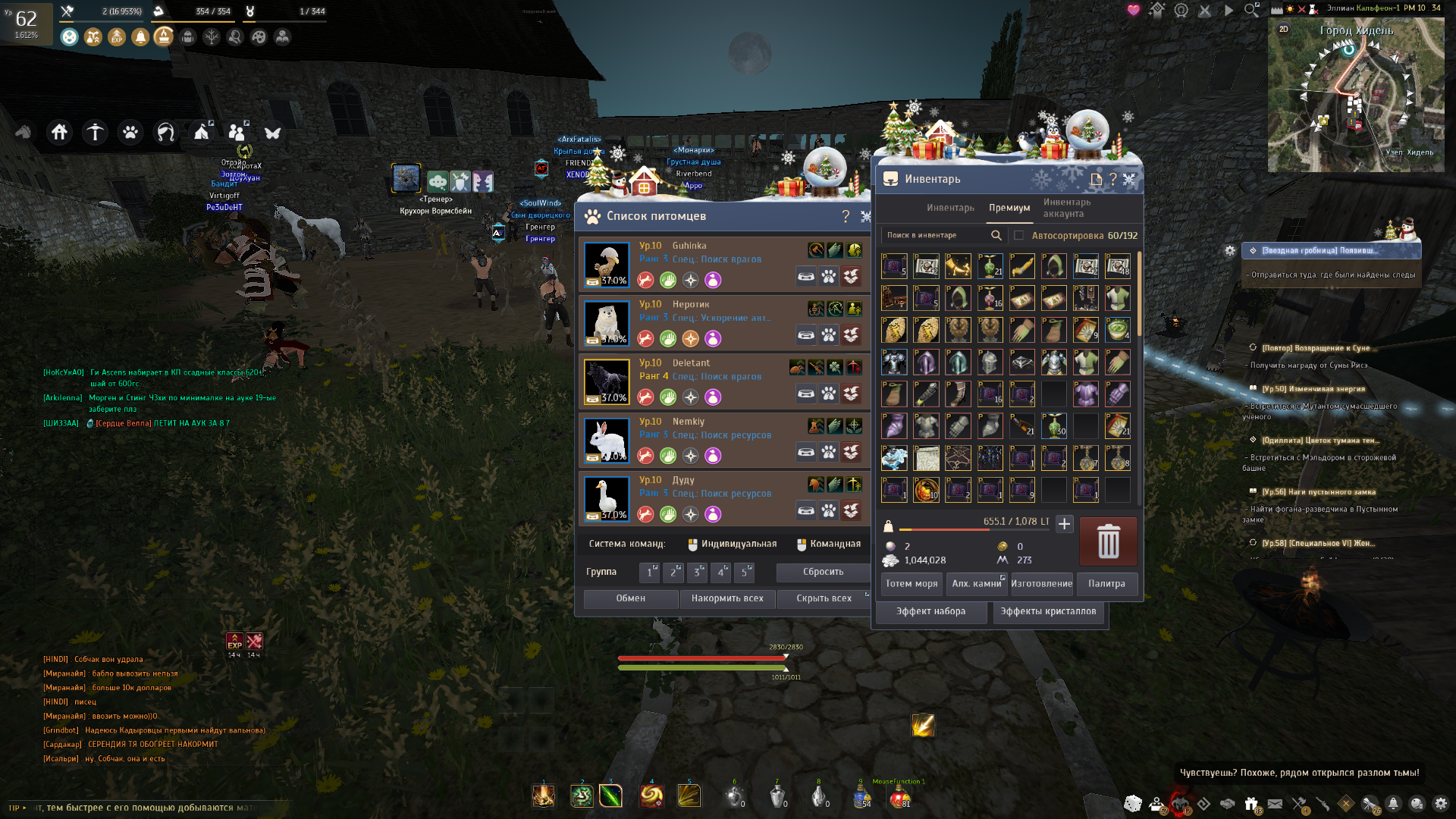Select the Индивидуальная command mode

733,544
